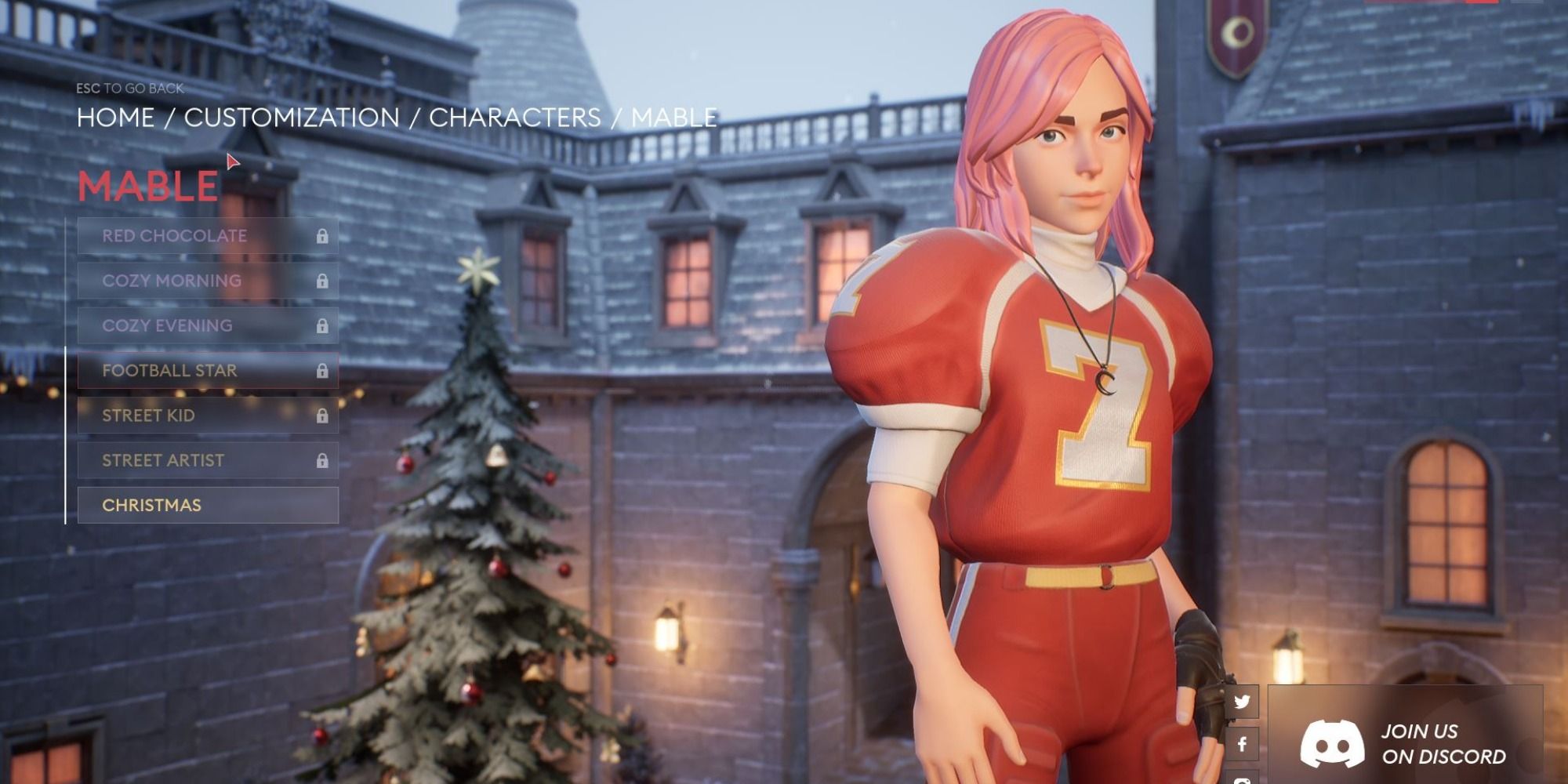The height and width of the screenshot is (784, 1568).
Task: Pick the Cozy Evening outfit entry
Action: click(x=208, y=325)
